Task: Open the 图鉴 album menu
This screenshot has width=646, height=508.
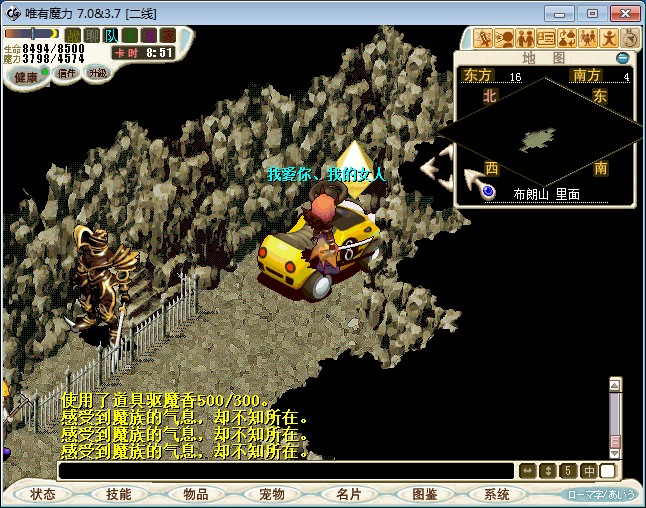Action: pyautogui.click(x=423, y=494)
